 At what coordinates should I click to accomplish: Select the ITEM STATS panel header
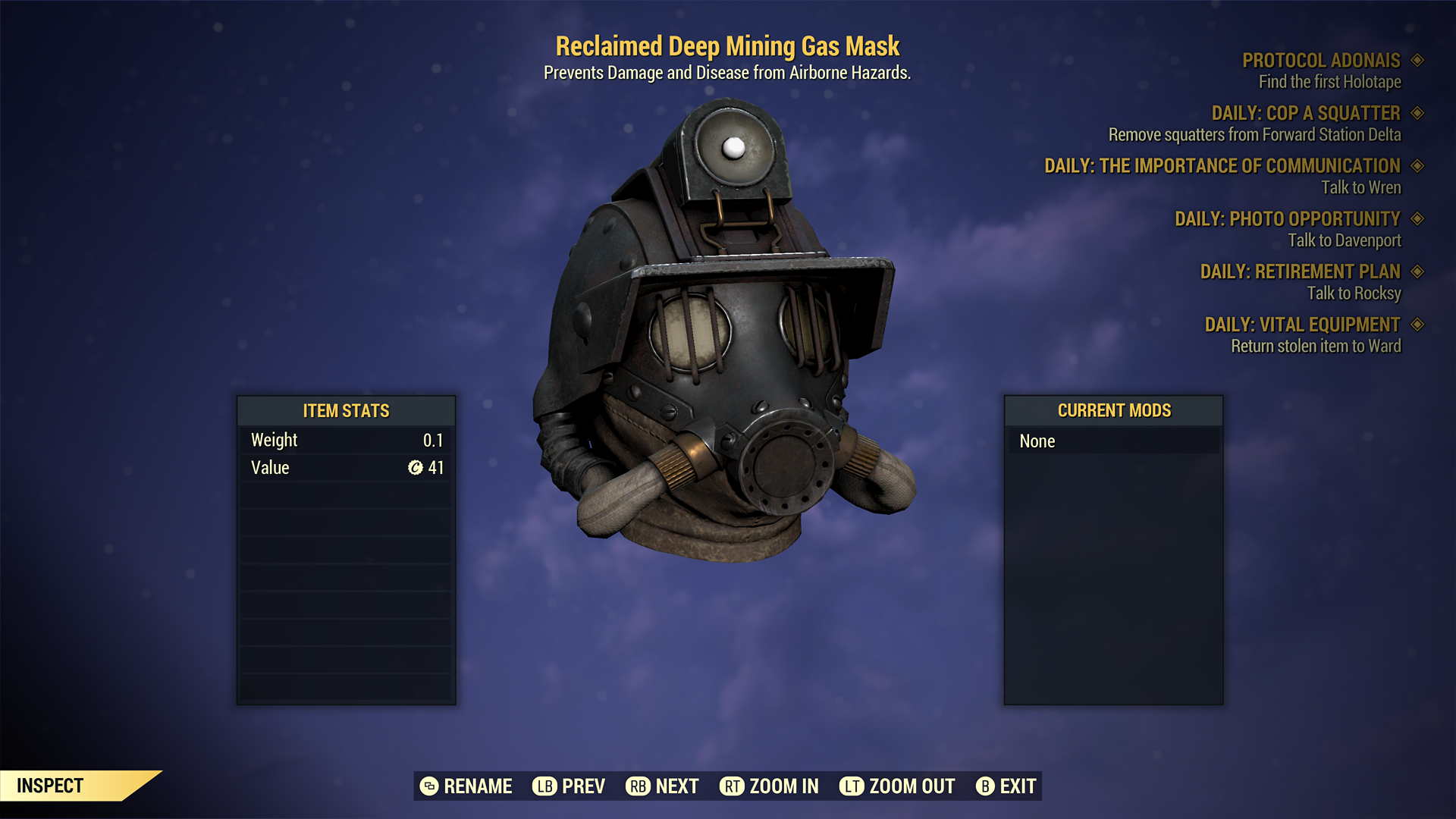[345, 411]
